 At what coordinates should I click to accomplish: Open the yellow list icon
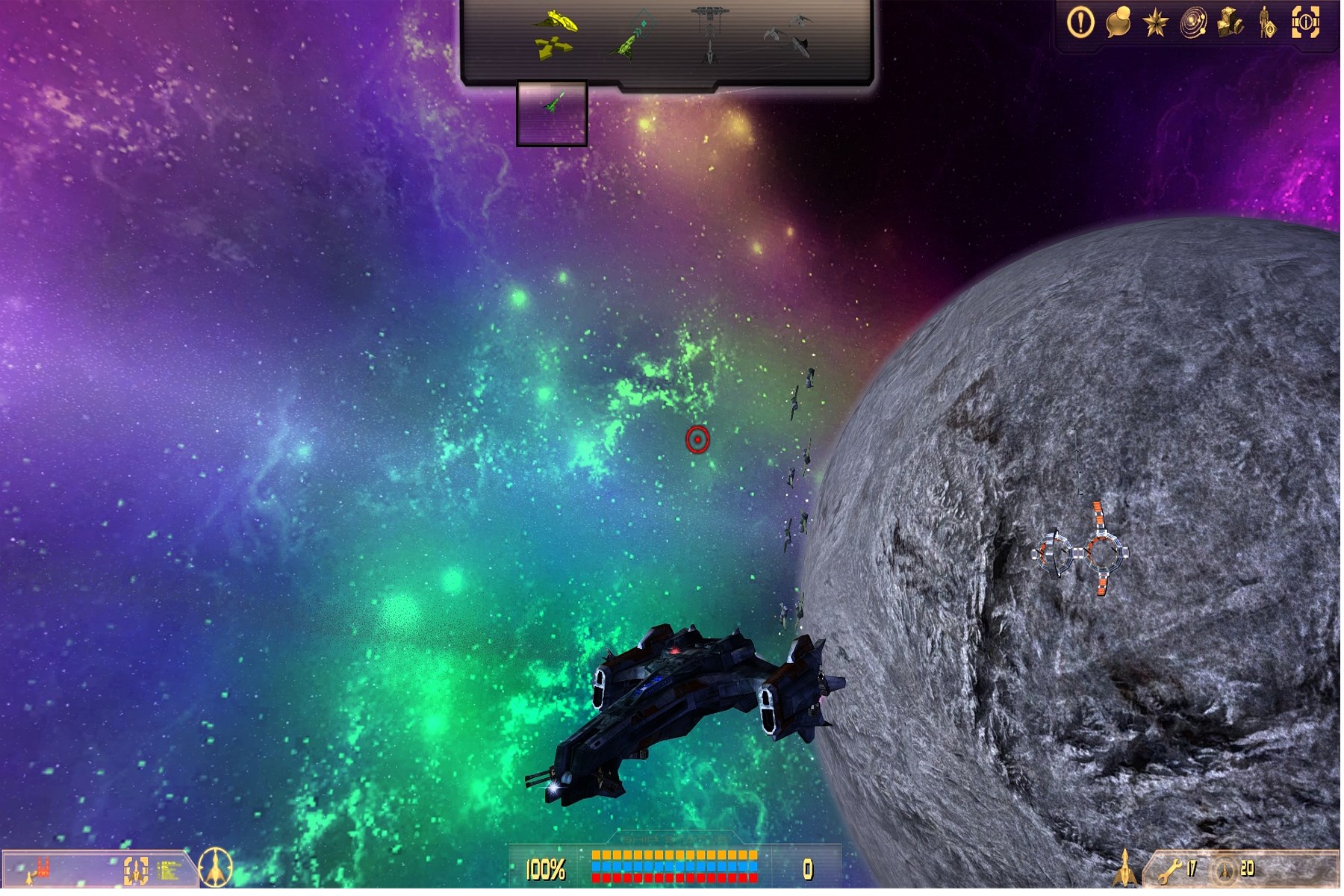(169, 870)
